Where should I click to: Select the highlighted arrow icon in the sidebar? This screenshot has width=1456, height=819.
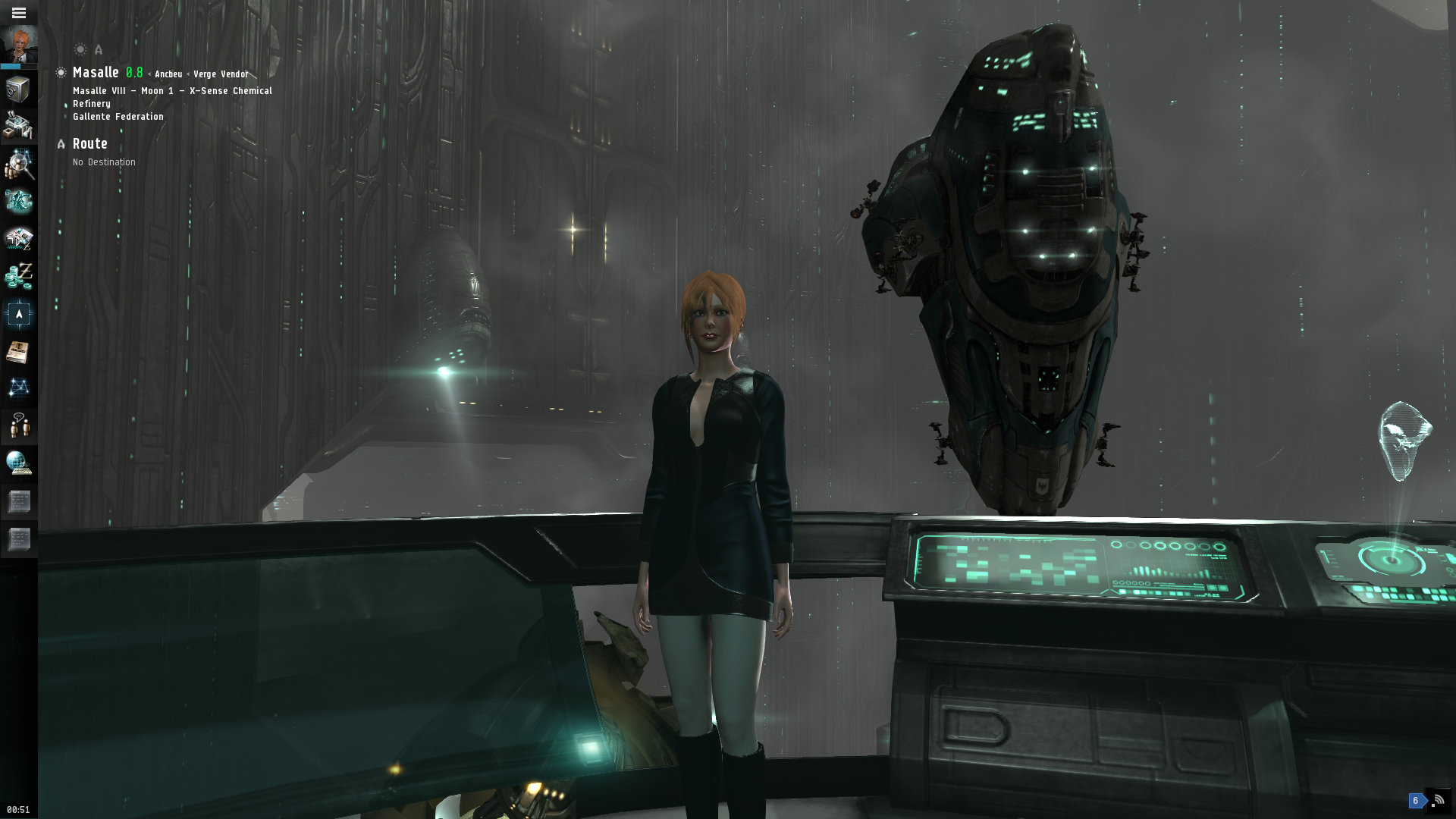pyautogui.click(x=18, y=314)
